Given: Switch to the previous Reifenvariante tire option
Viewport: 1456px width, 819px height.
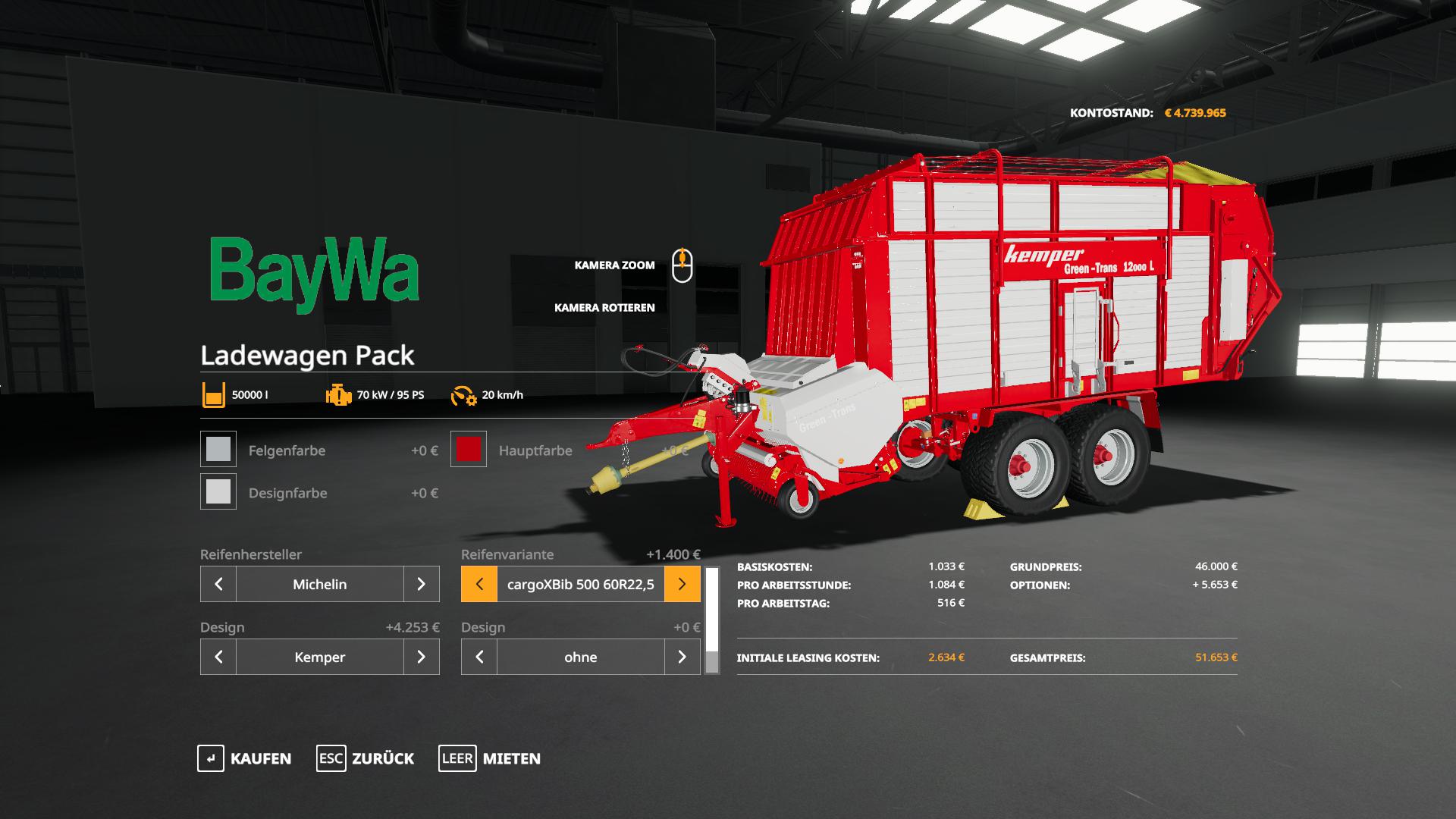Looking at the screenshot, I should 479,584.
